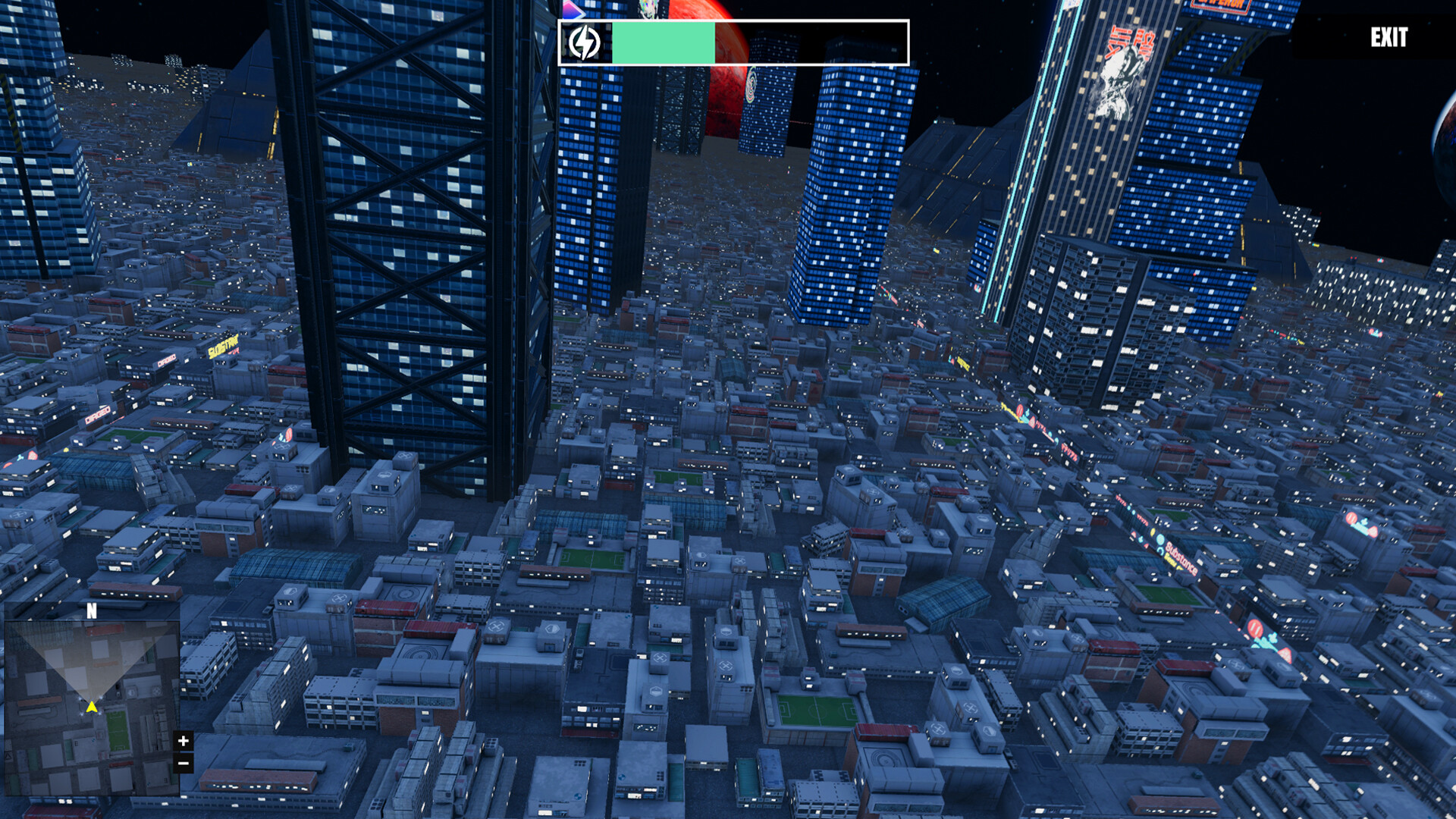Click the character portrait at top center
The image size is (1456, 819).
[x=648, y=9]
